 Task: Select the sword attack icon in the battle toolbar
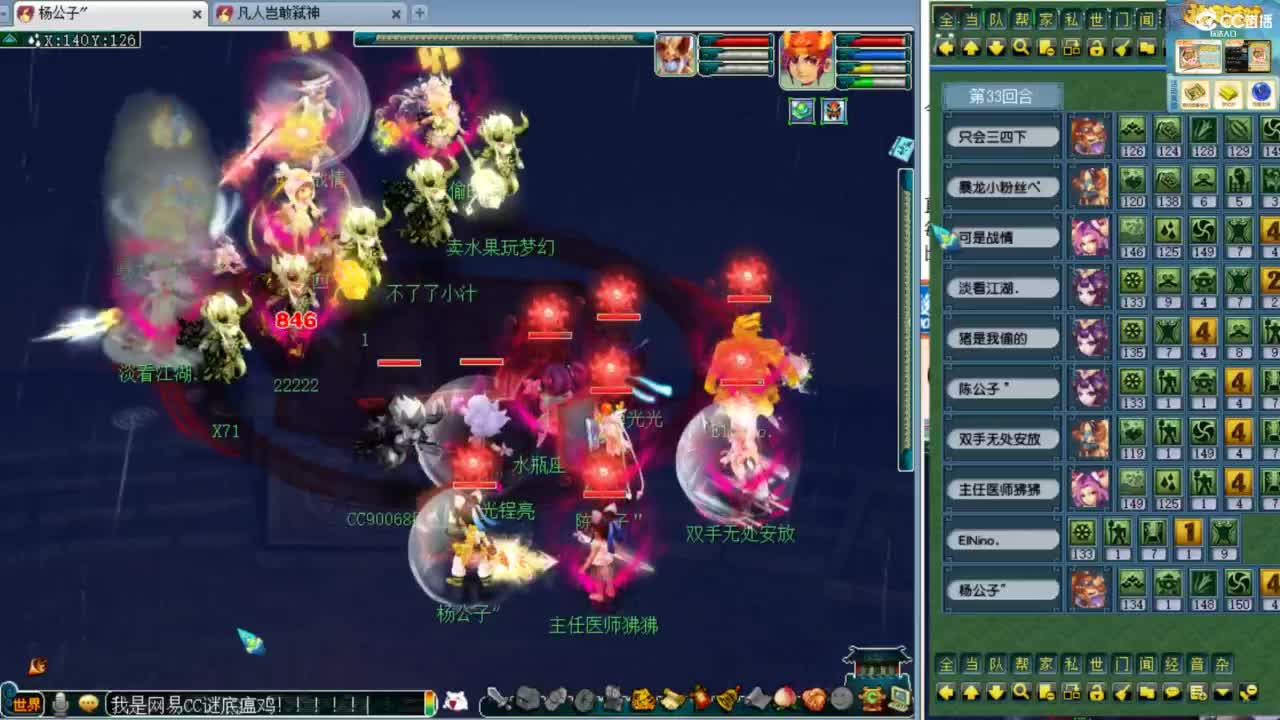point(495,698)
